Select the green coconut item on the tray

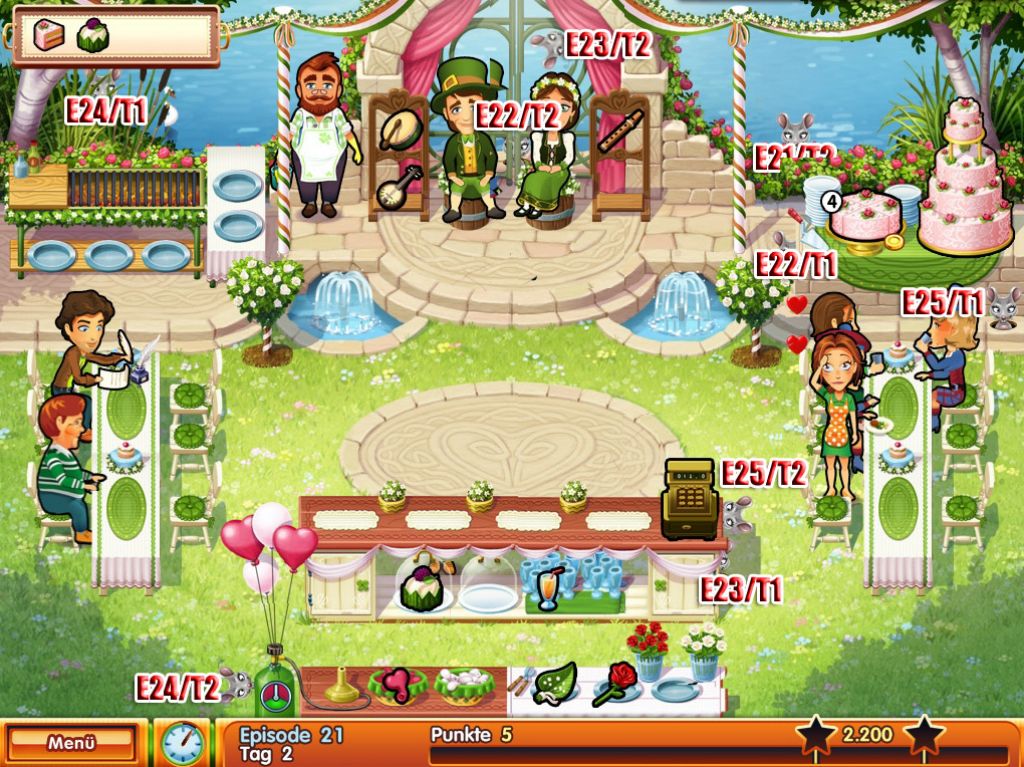pyautogui.click(x=93, y=35)
